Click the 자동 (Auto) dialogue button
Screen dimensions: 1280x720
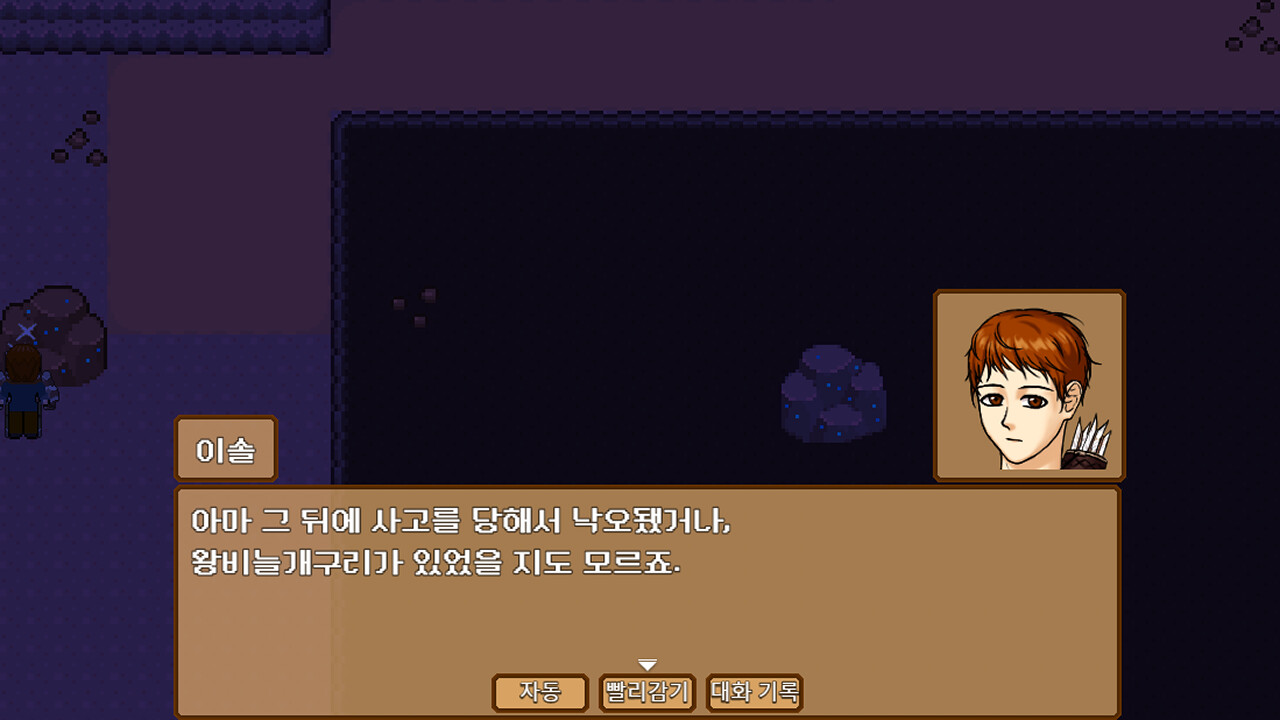coord(540,692)
